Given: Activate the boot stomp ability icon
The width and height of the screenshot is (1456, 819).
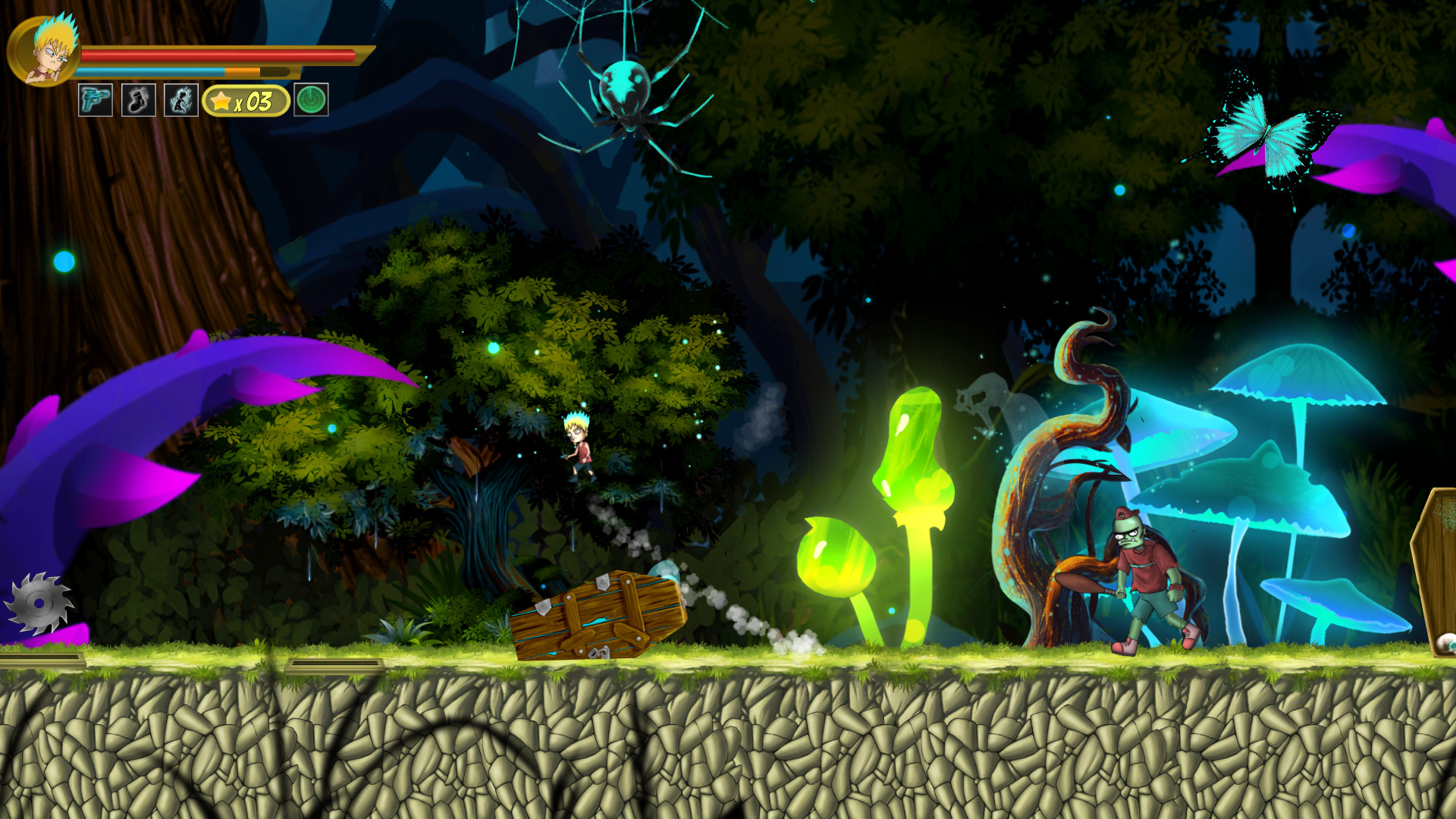Looking at the screenshot, I should point(138,99).
